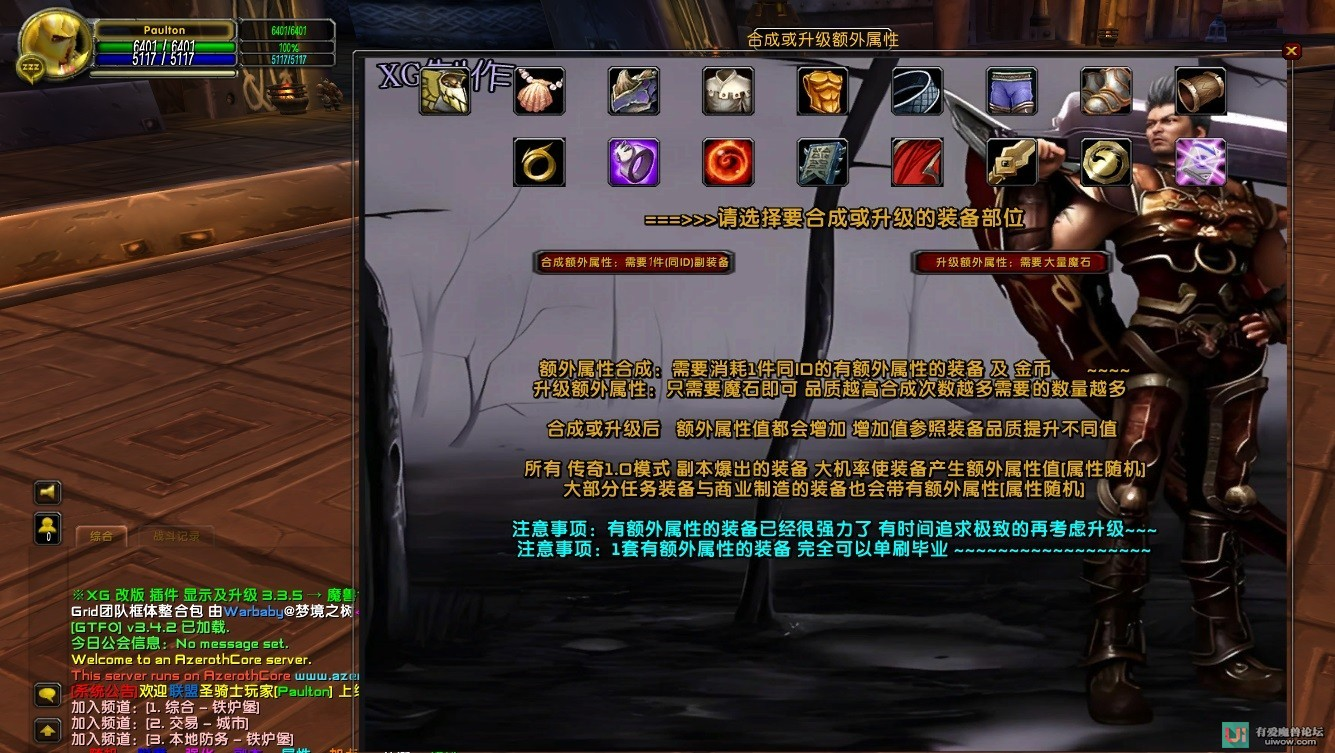Select the bracer wrist slot icon
Image resolution: width=1335 pixels, height=753 pixels.
point(1199,90)
